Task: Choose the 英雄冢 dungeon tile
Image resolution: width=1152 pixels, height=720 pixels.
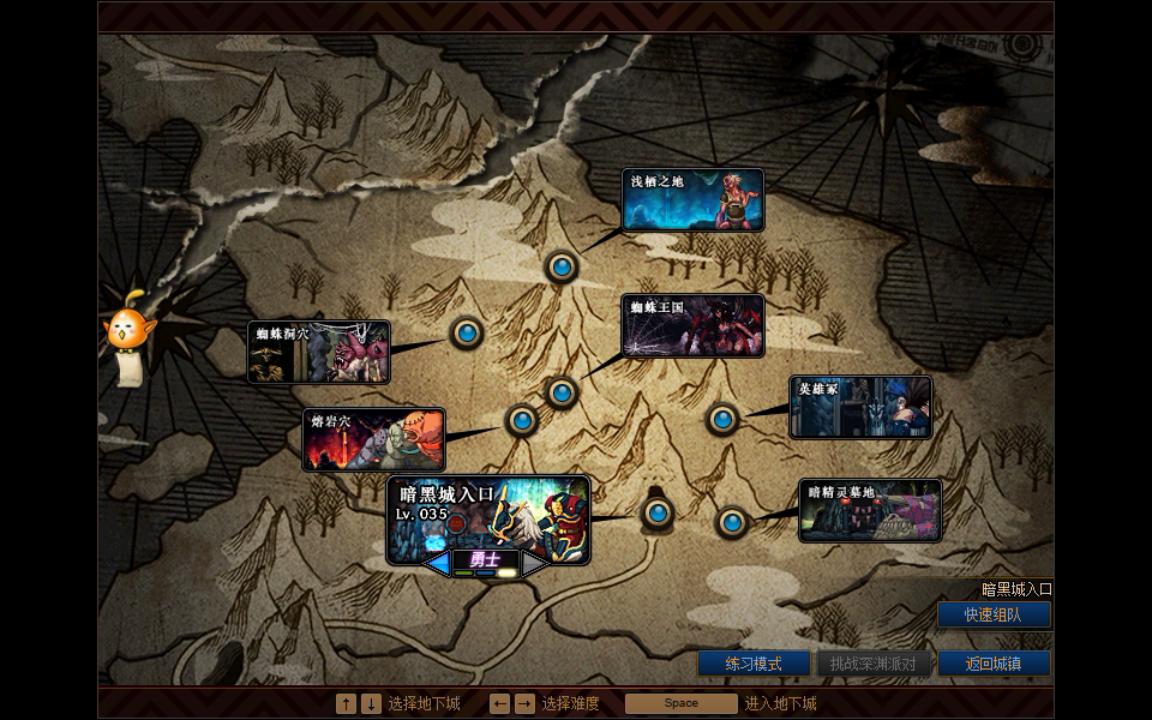Action: tap(860, 407)
